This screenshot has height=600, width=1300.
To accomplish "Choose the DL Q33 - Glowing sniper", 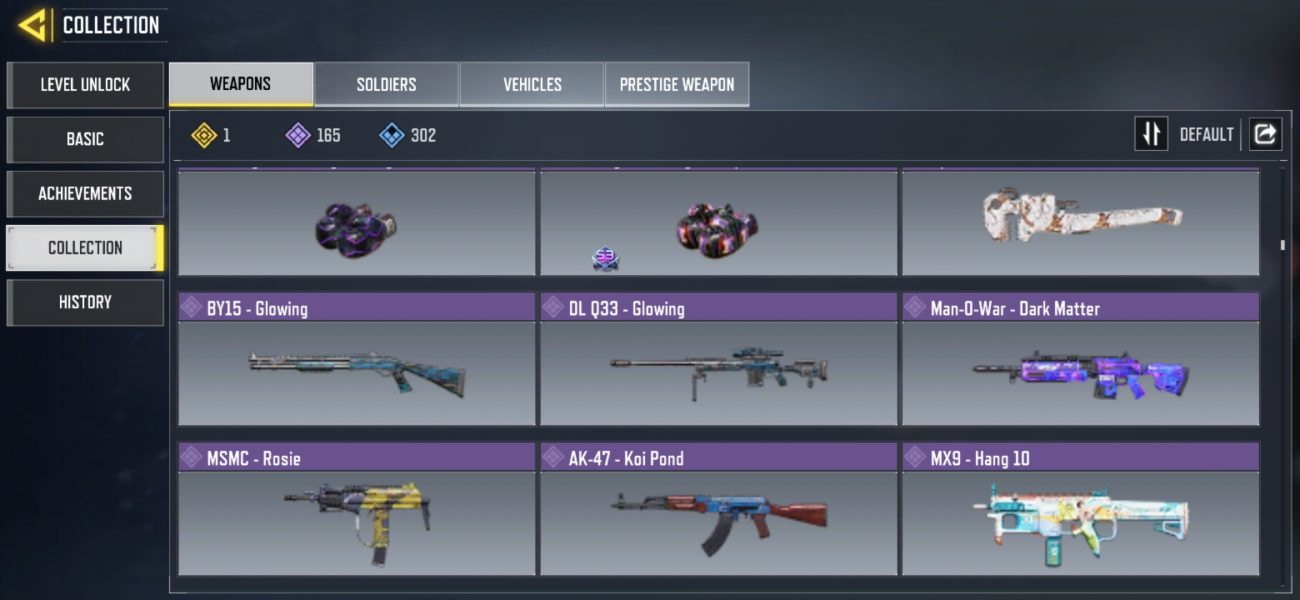I will (x=719, y=360).
